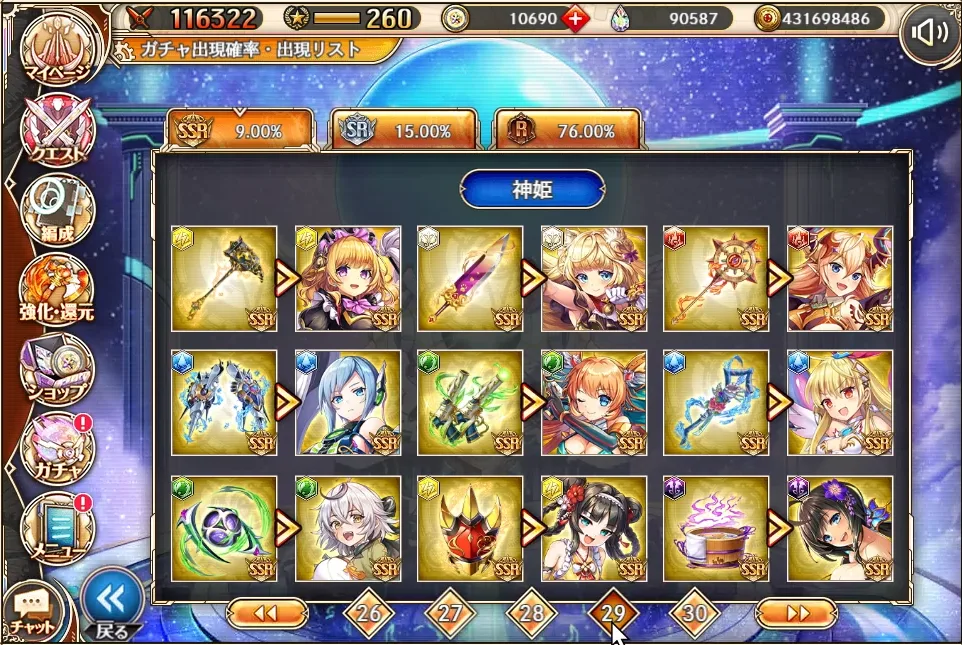Go back with the 戻る button

(x=109, y=604)
